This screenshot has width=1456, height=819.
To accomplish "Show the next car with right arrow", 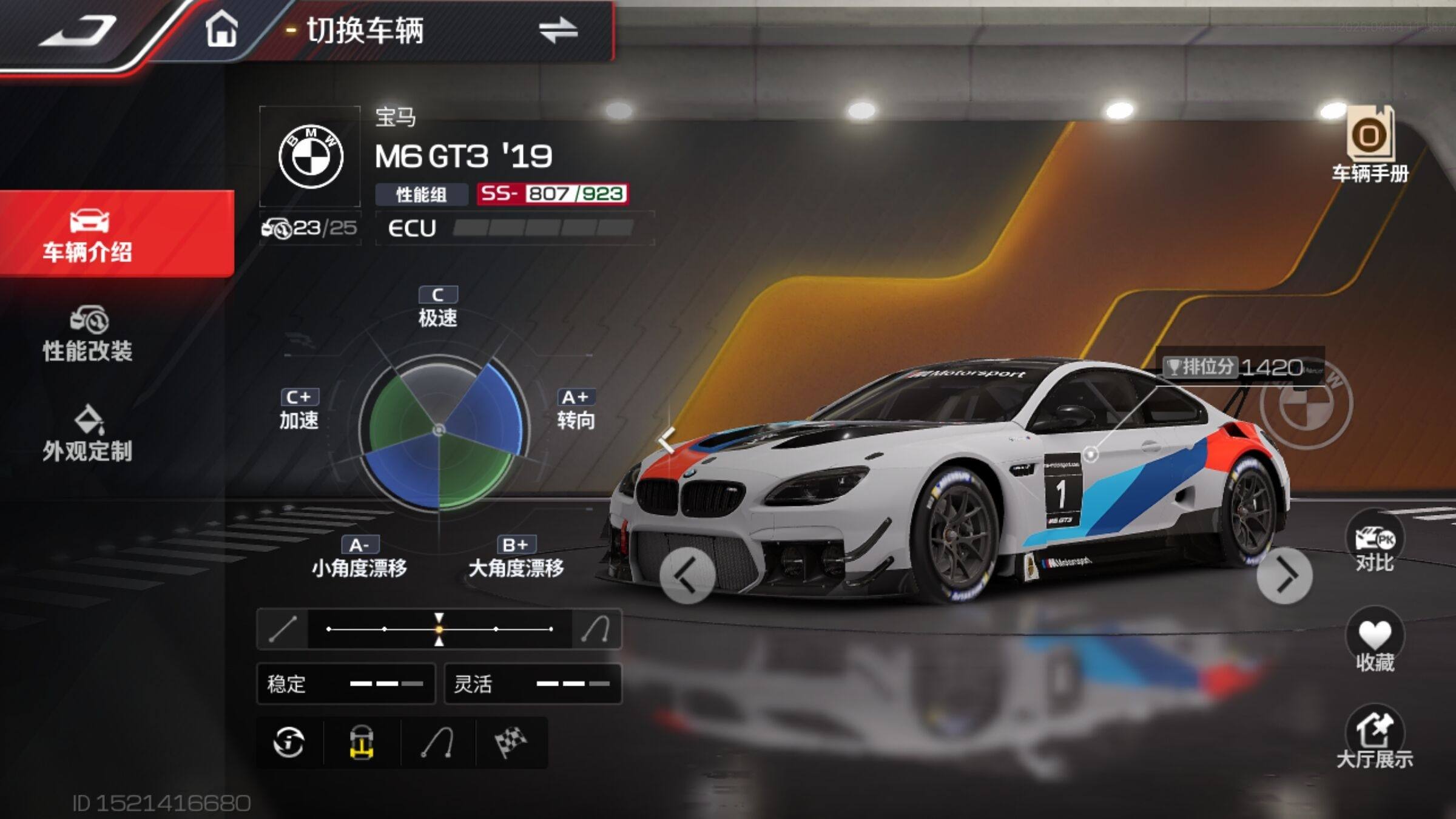I will pyautogui.click(x=1284, y=575).
